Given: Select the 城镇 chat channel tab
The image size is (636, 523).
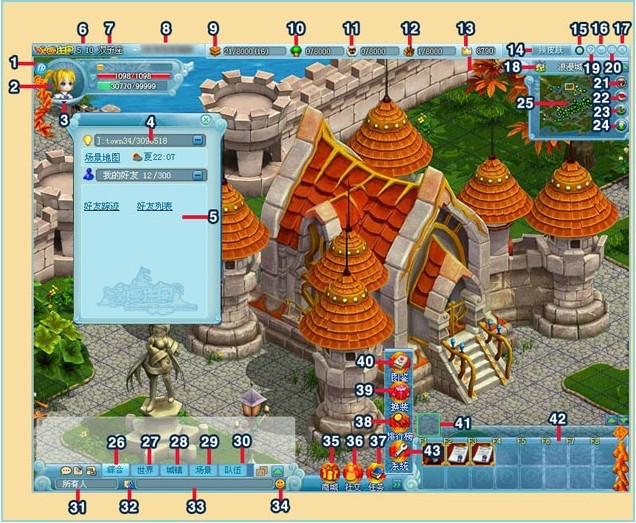Looking at the screenshot, I should coord(176,469).
